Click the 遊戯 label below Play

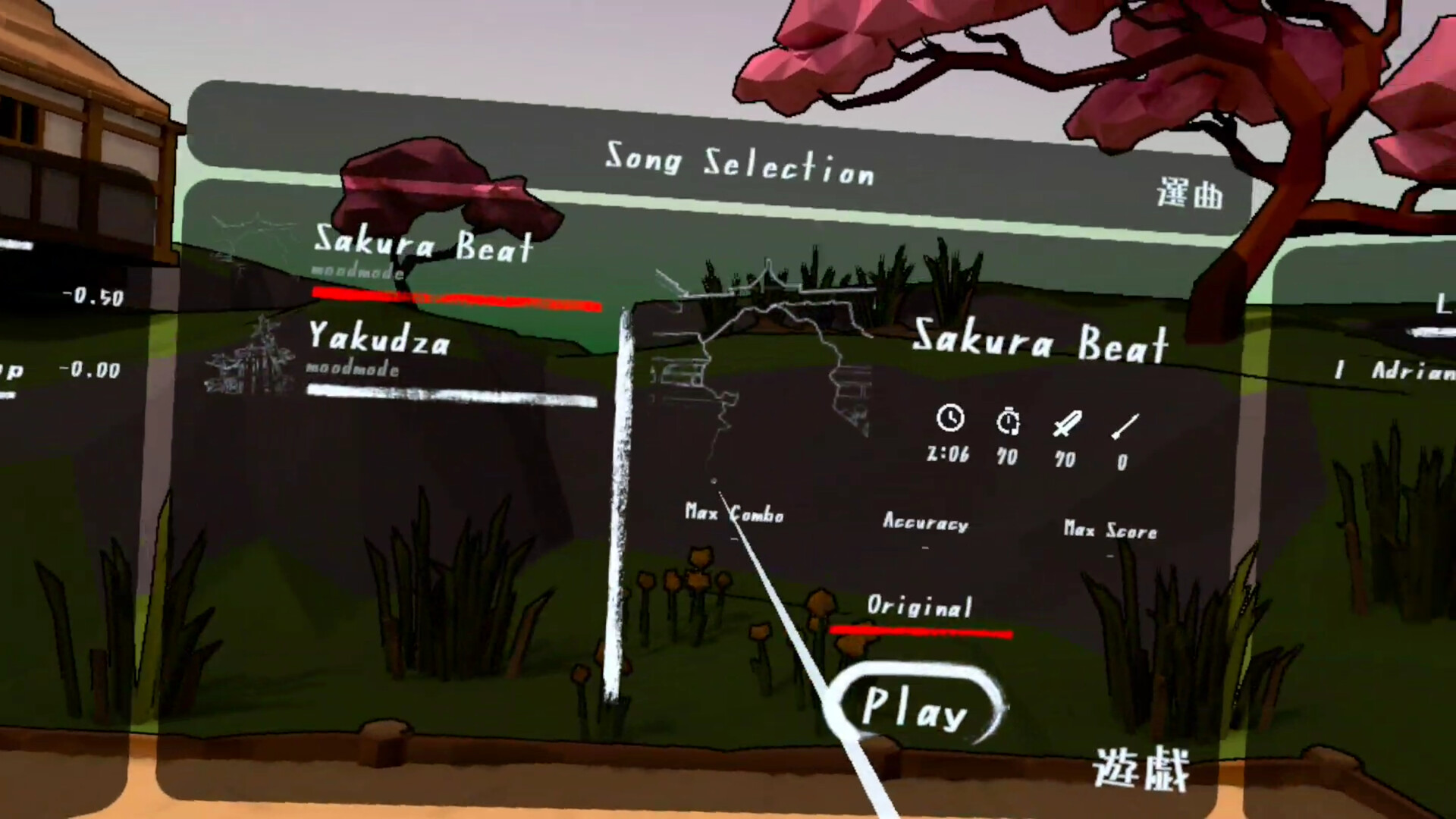1141,767
